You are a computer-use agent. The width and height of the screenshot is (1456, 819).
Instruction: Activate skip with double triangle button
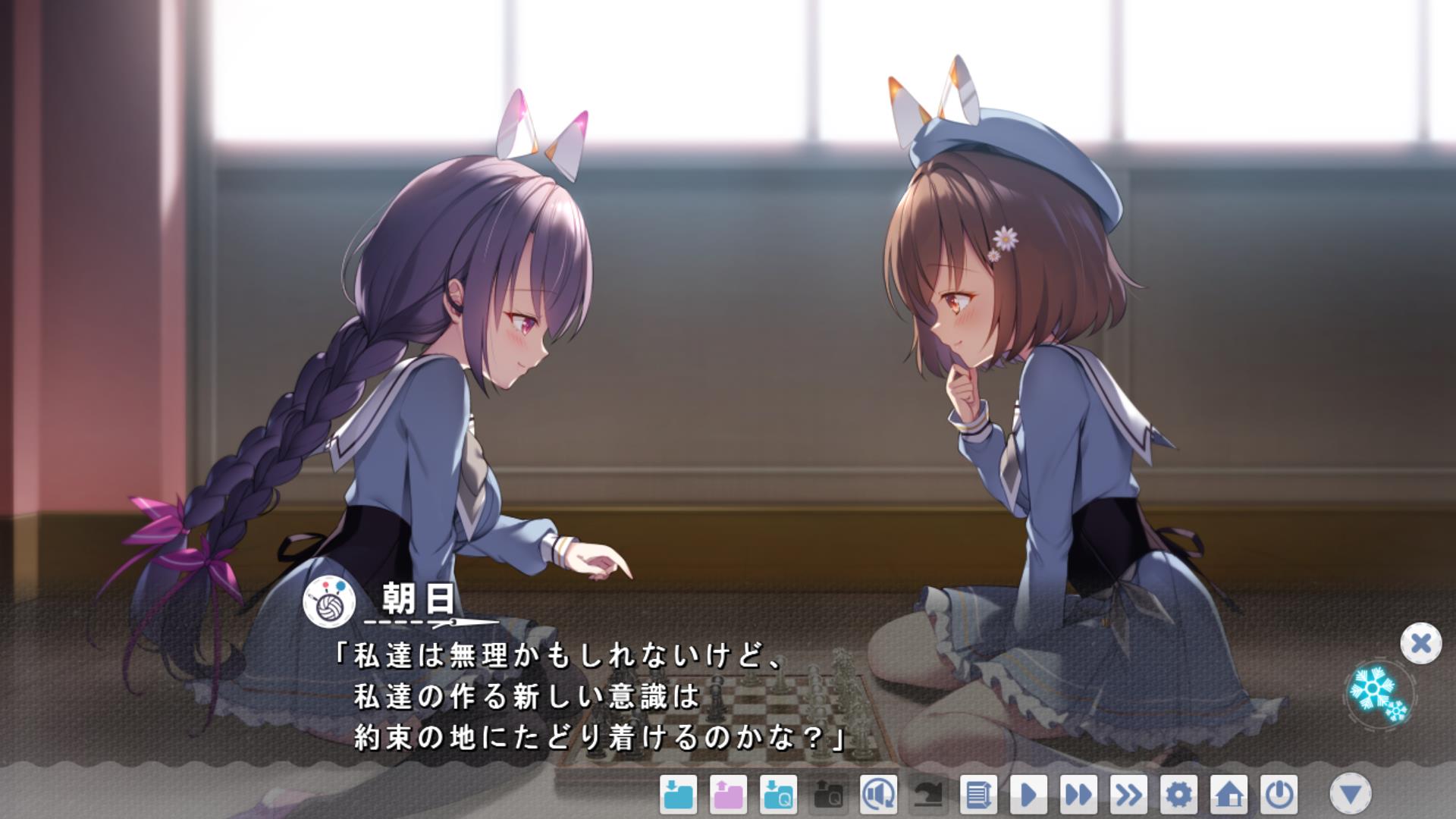[x=1078, y=795]
